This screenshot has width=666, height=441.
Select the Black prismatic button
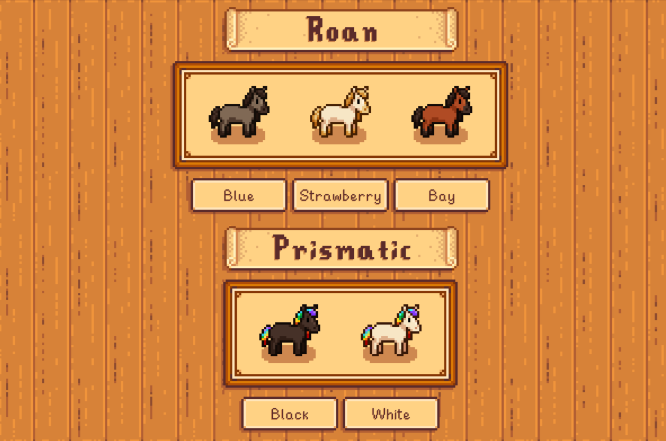coord(290,413)
